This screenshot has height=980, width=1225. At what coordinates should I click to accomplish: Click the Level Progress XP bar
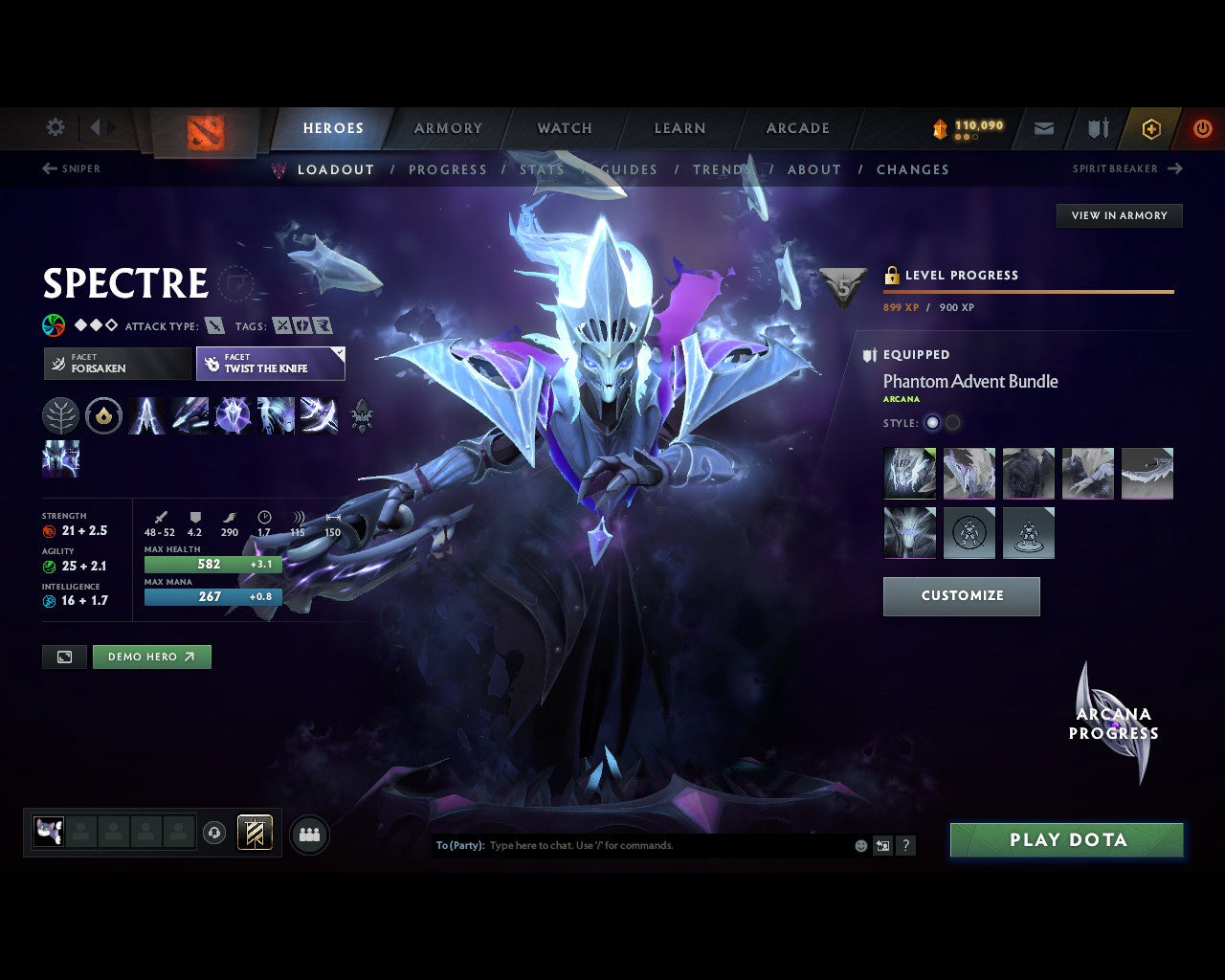point(1029,291)
